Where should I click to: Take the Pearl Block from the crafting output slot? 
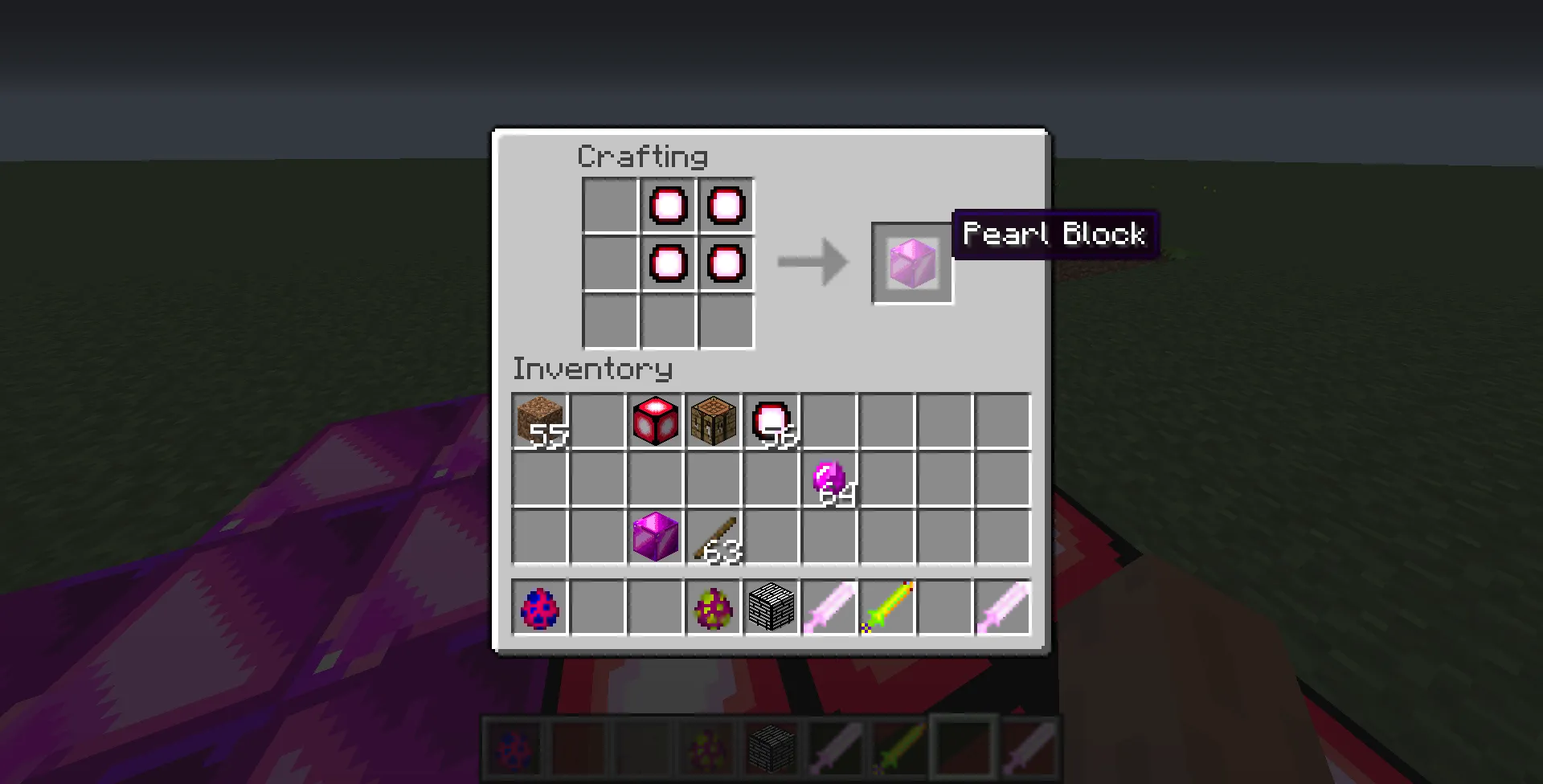pos(911,262)
